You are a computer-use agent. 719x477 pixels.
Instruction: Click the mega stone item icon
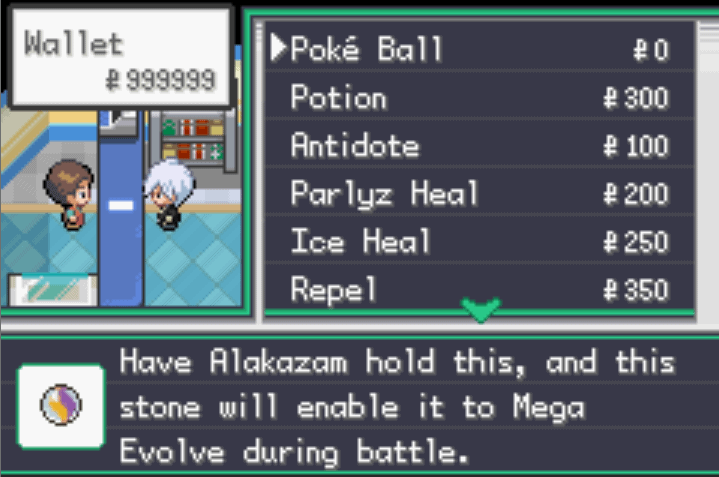tap(61, 406)
